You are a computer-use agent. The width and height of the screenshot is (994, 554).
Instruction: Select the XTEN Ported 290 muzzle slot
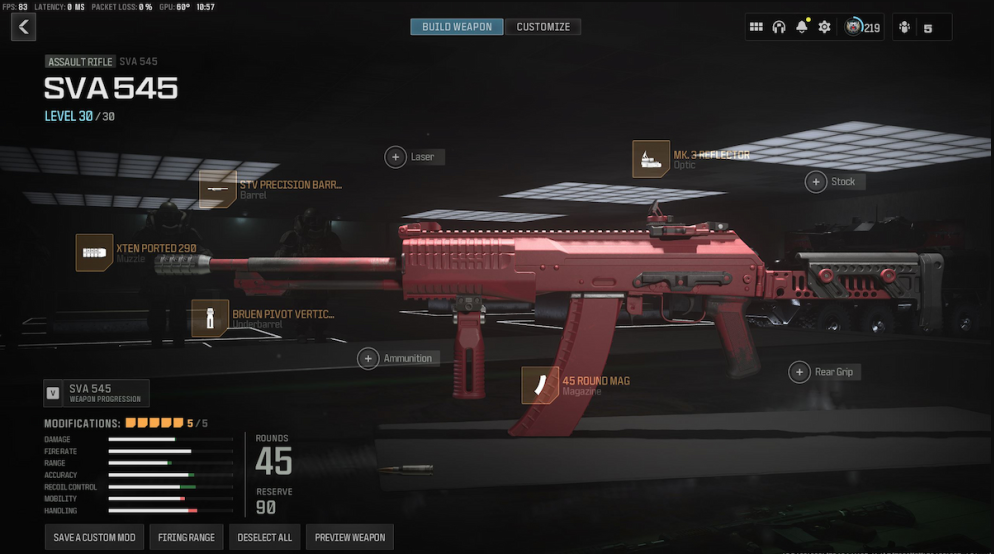[94, 253]
